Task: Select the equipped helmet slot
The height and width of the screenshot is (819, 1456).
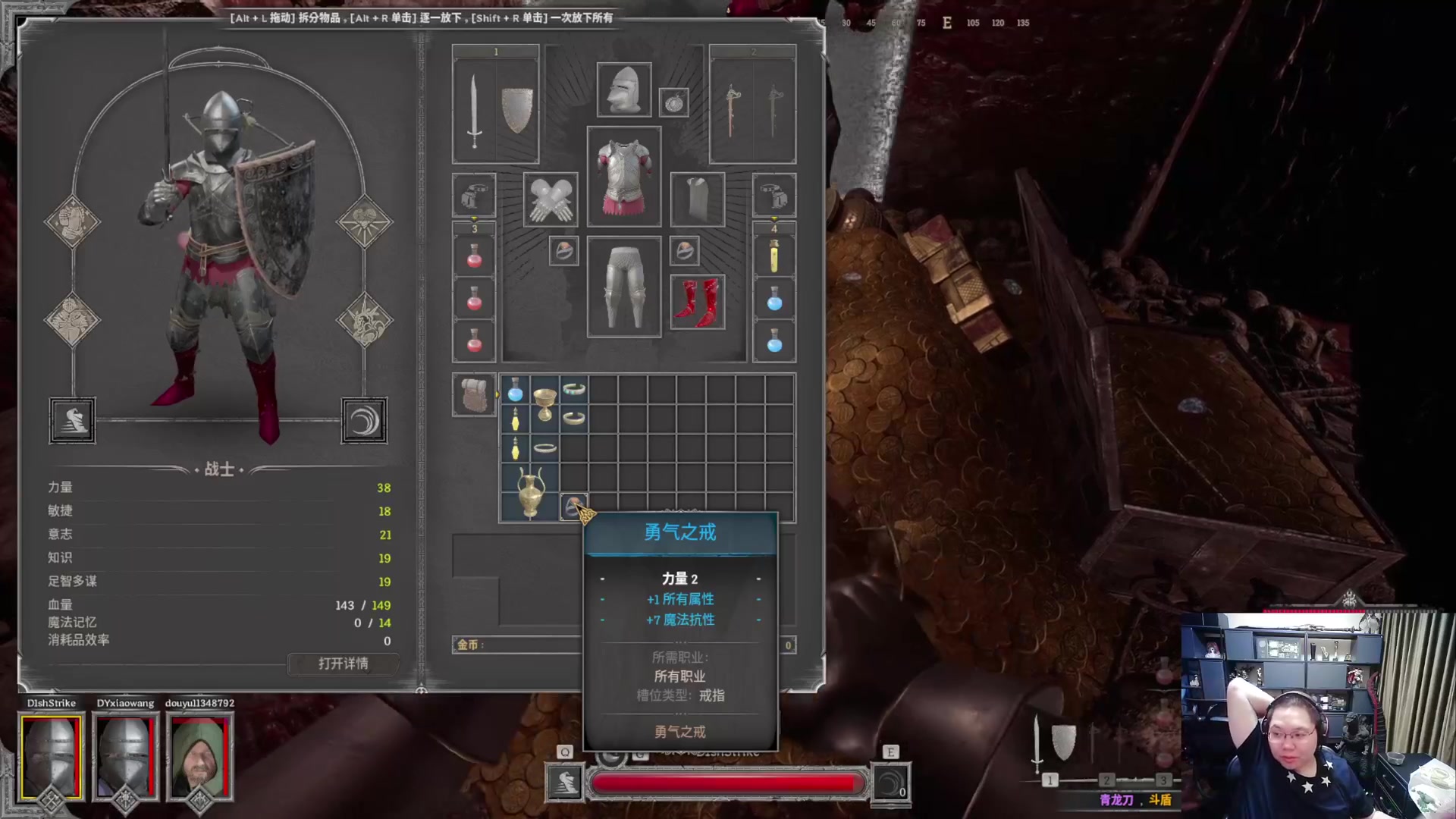Action: (623, 90)
